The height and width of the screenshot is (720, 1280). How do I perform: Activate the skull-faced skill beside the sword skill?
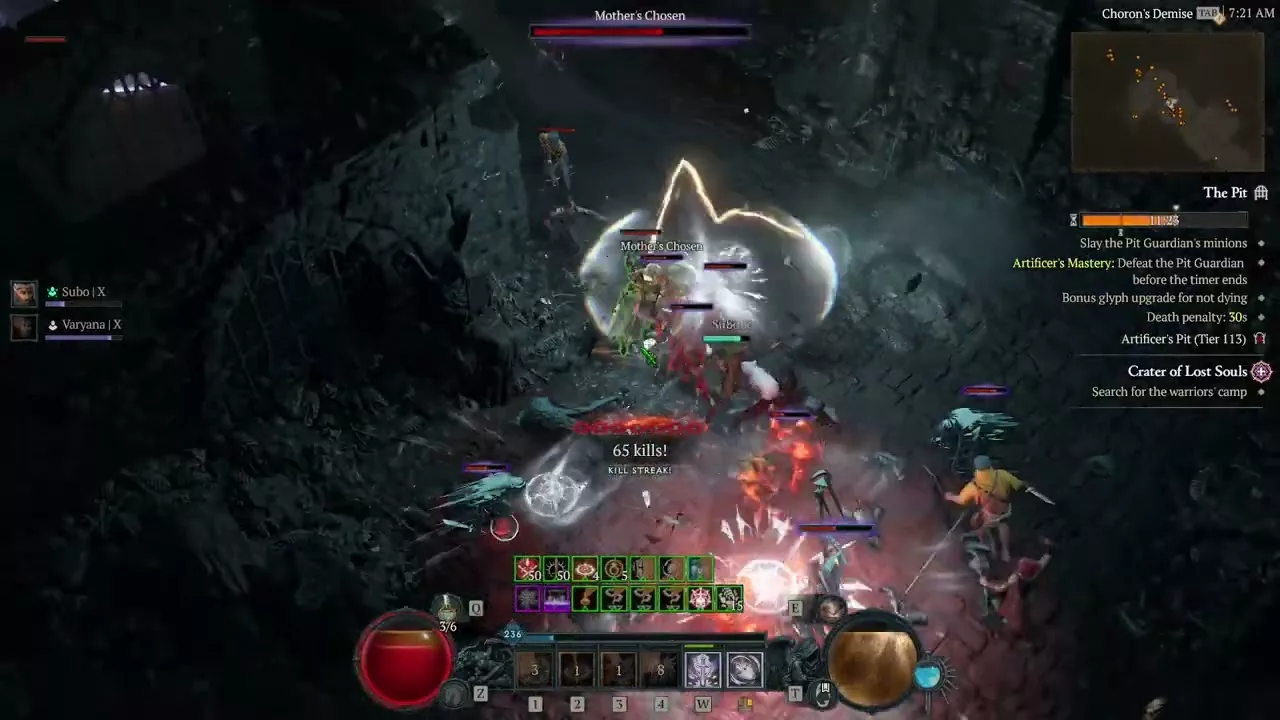[744, 670]
